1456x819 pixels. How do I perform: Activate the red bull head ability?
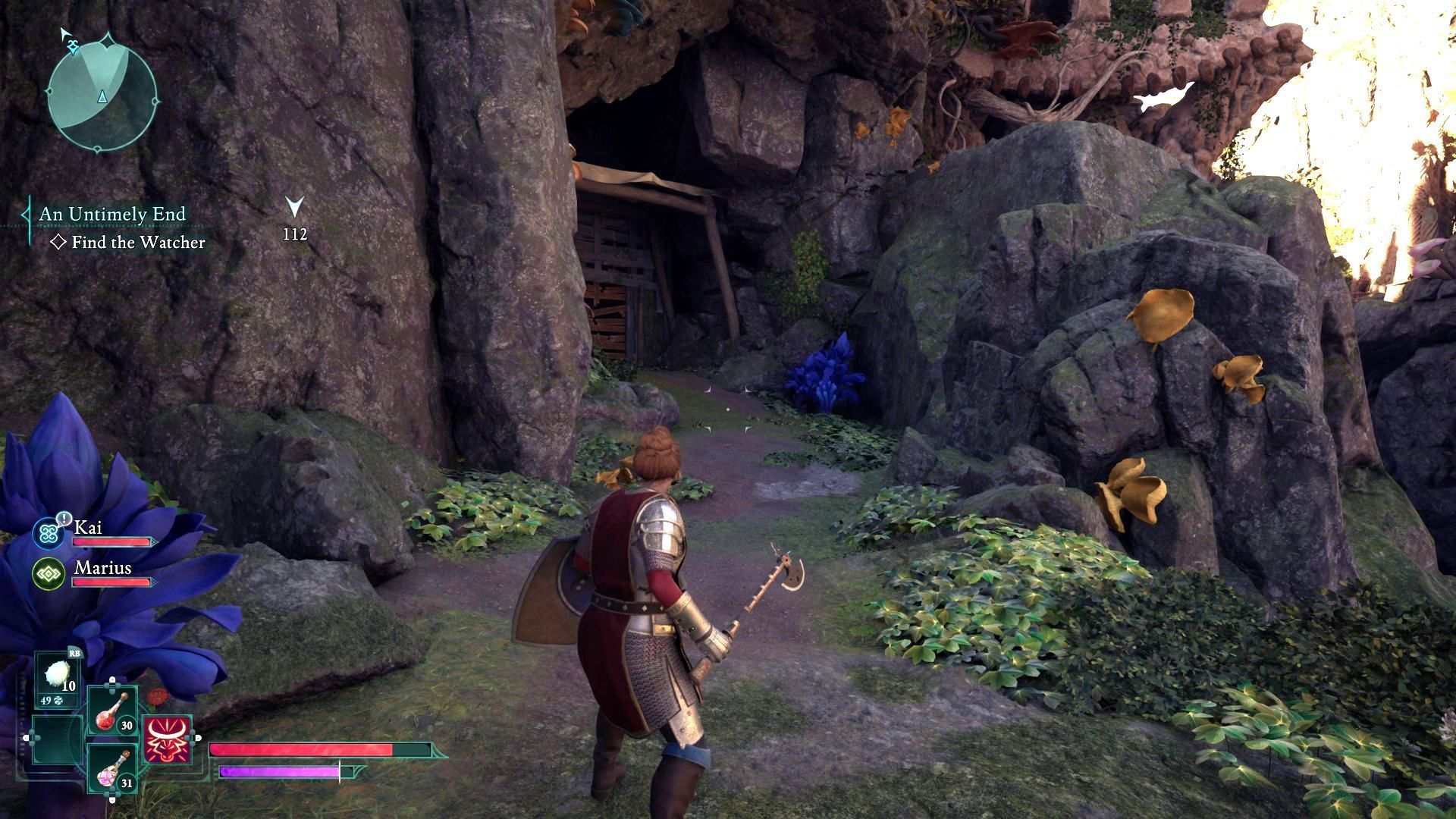pyautogui.click(x=167, y=739)
